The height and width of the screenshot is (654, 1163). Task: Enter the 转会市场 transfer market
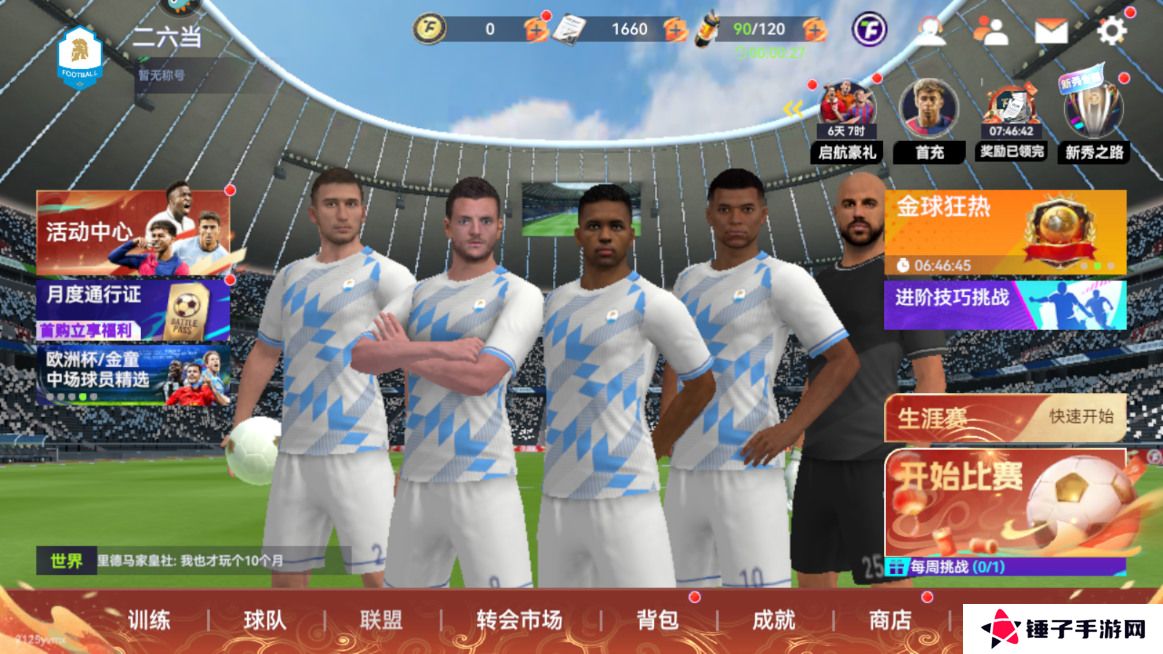(x=518, y=620)
